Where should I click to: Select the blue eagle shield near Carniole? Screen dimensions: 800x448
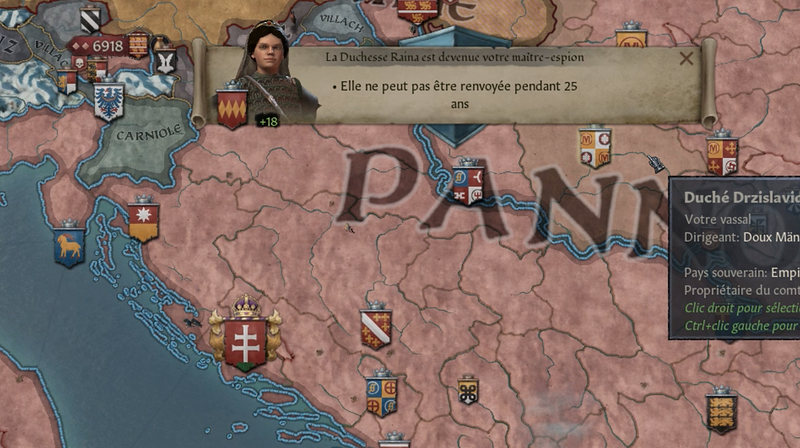107,100
